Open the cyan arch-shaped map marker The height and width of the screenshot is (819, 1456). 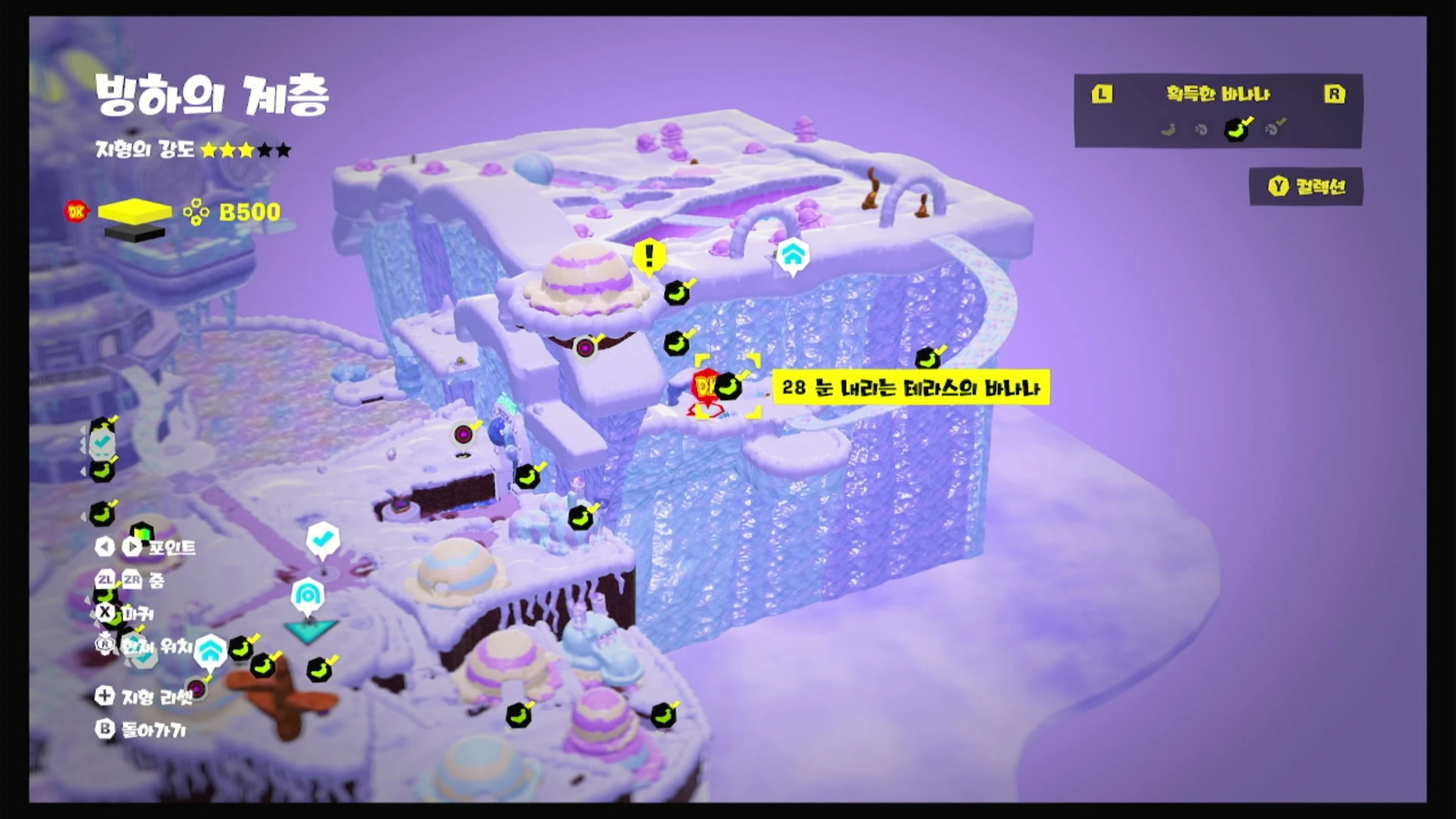pos(308,595)
